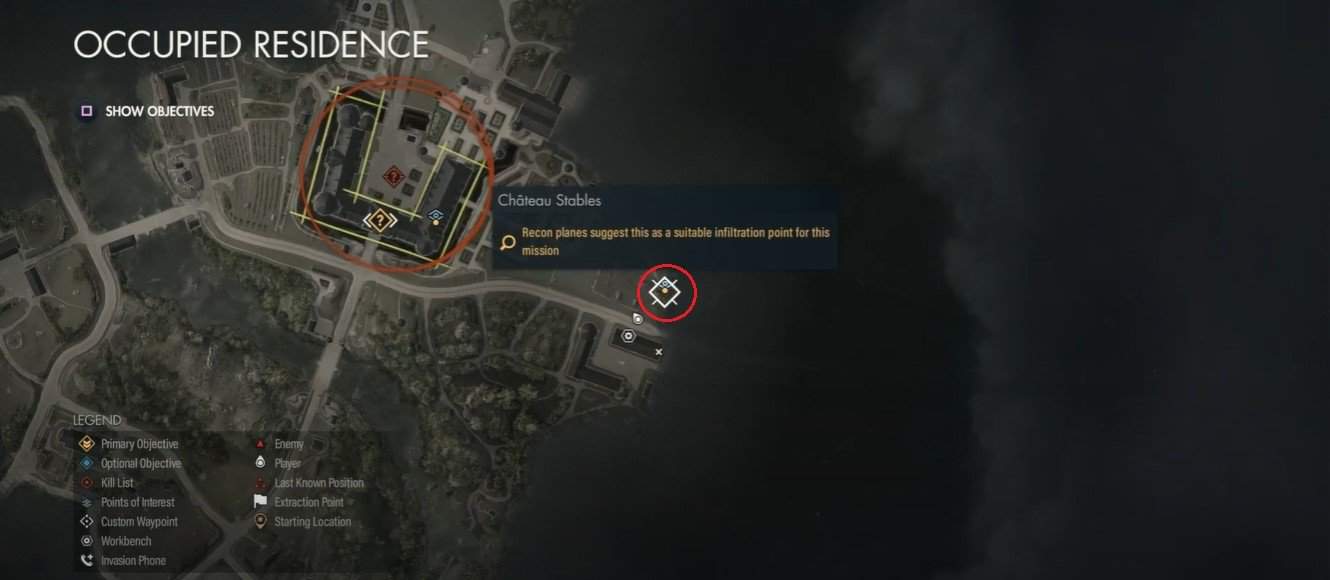Viewport: 1330px width, 580px height.
Task: Select the Kill List legend entry
Action: [x=117, y=483]
